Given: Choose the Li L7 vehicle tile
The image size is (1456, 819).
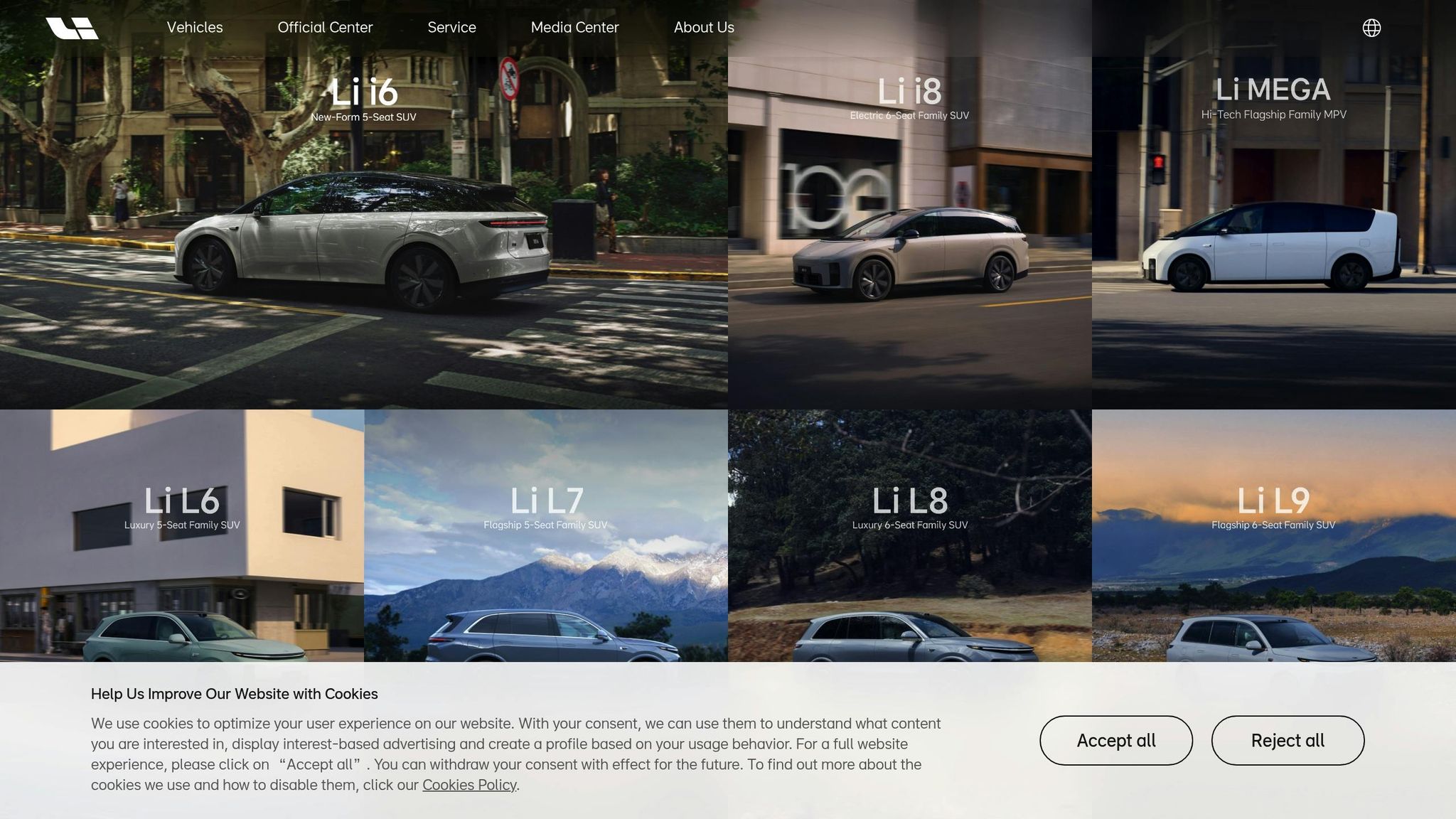Looking at the screenshot, I should click(x=546, y=540).
